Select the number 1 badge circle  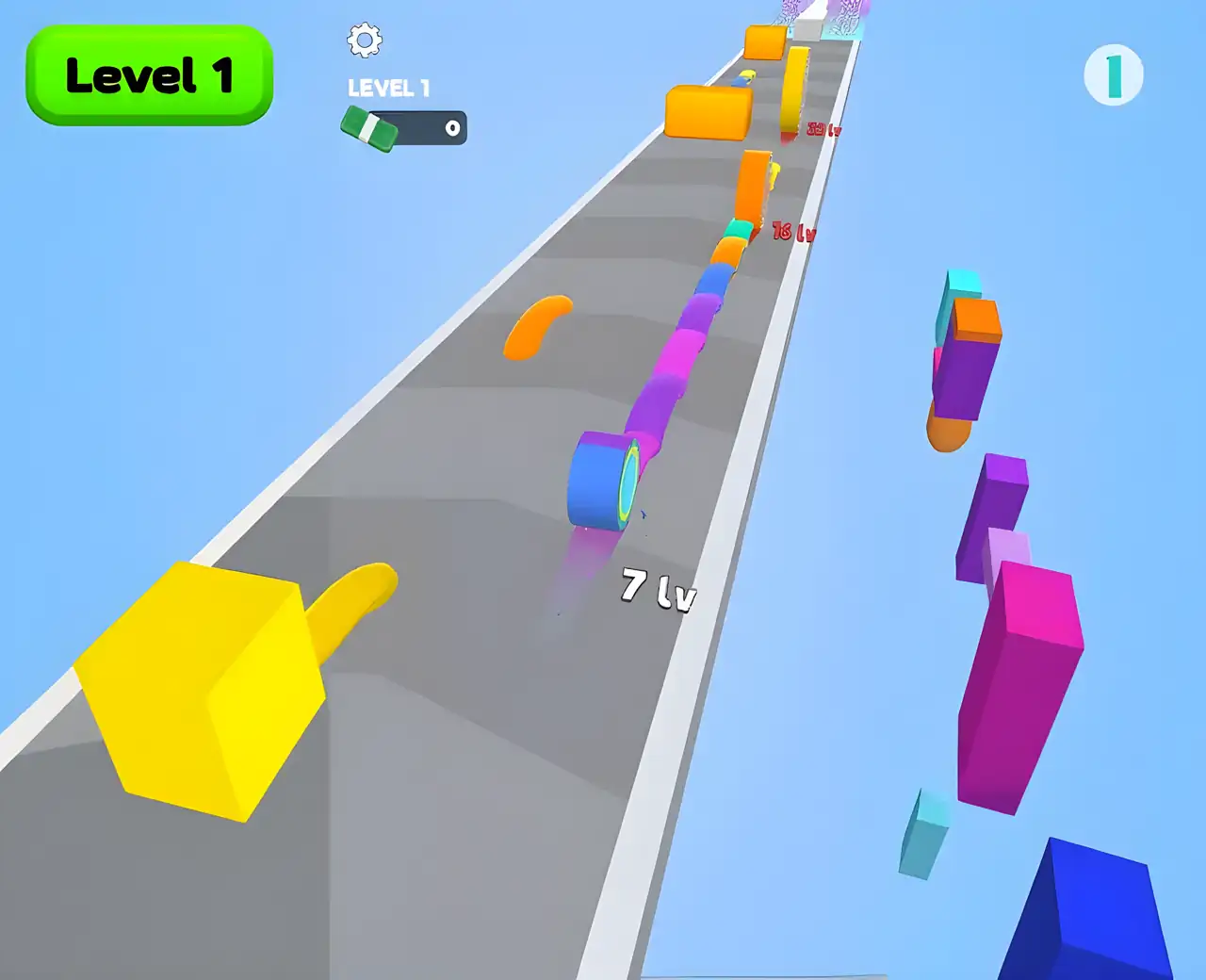click(1113, 73)
